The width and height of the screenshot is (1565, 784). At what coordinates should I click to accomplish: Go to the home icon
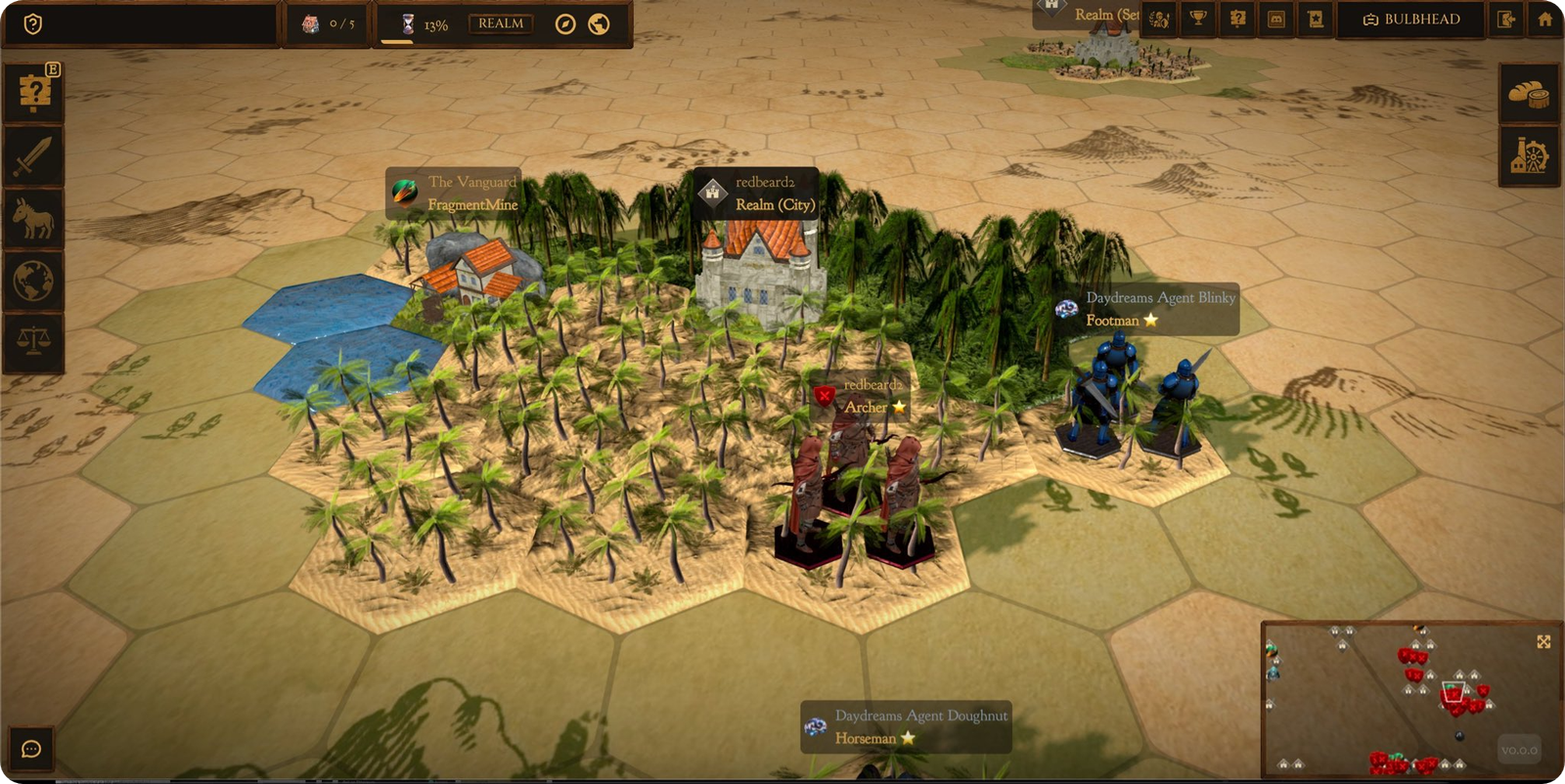tap(1545, 19)
